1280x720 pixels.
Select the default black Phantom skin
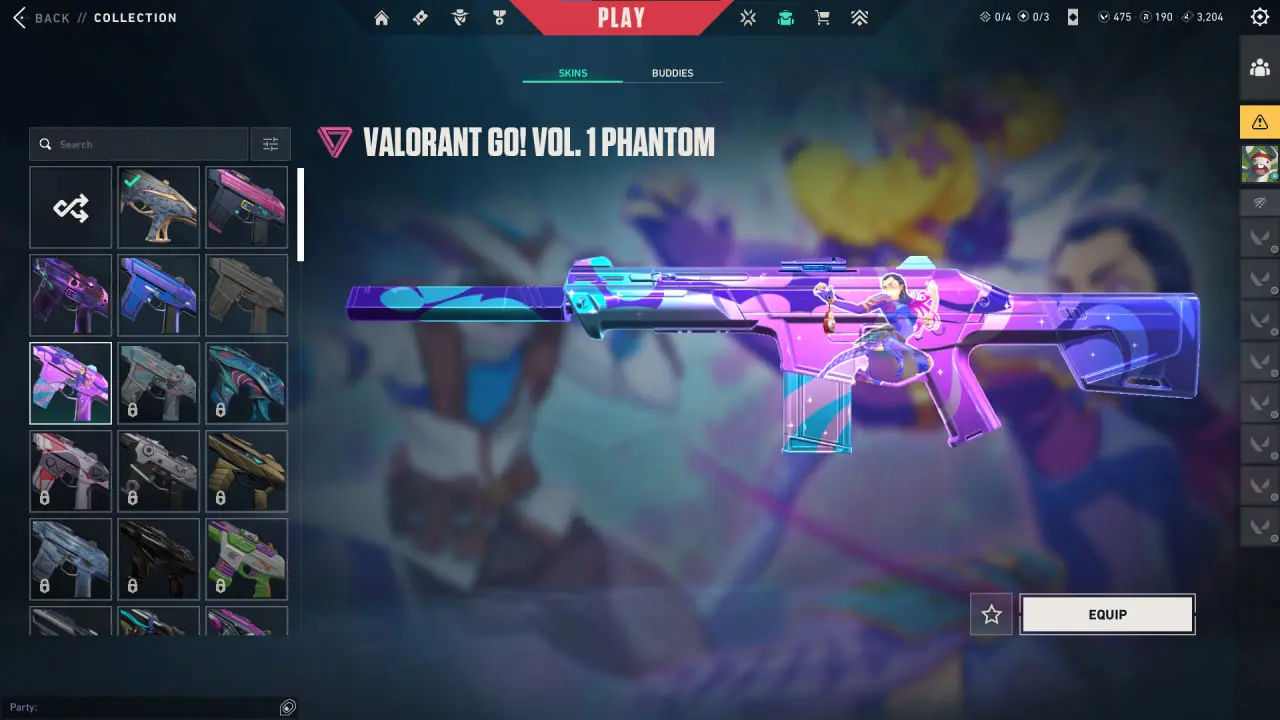(x=246, y=295)
